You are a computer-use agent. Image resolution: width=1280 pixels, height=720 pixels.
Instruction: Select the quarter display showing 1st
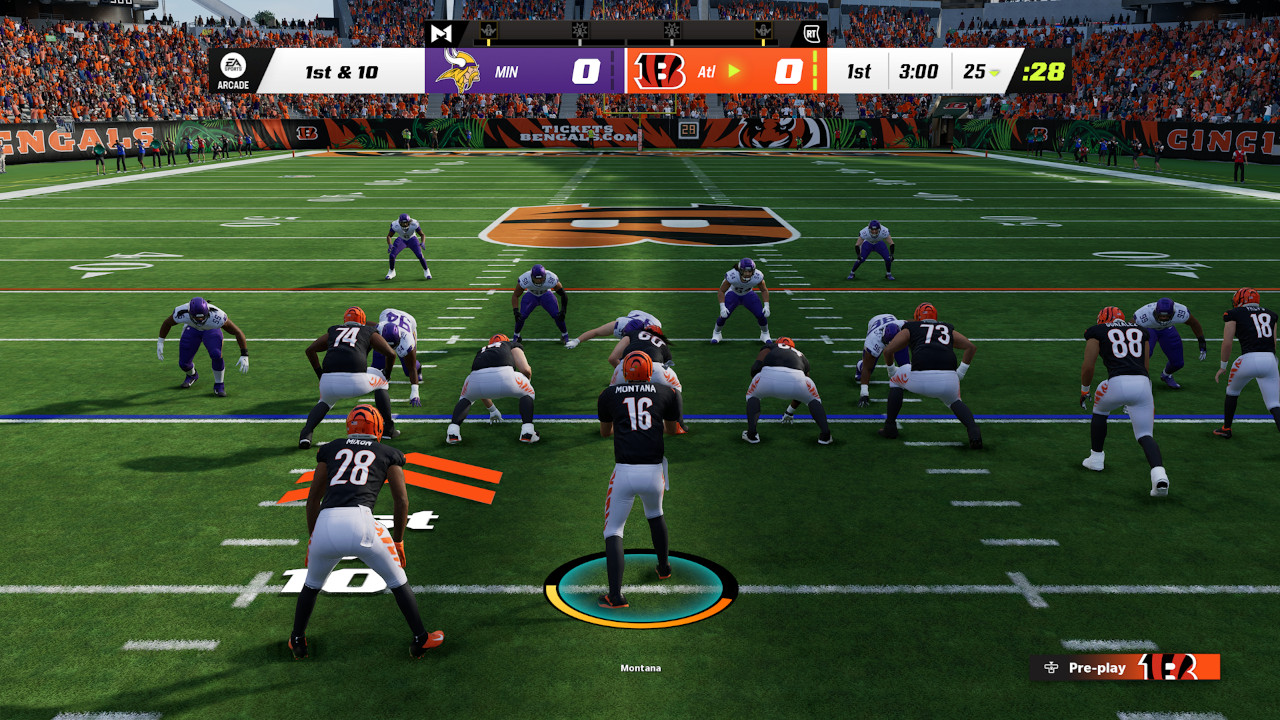coord(860,71)
